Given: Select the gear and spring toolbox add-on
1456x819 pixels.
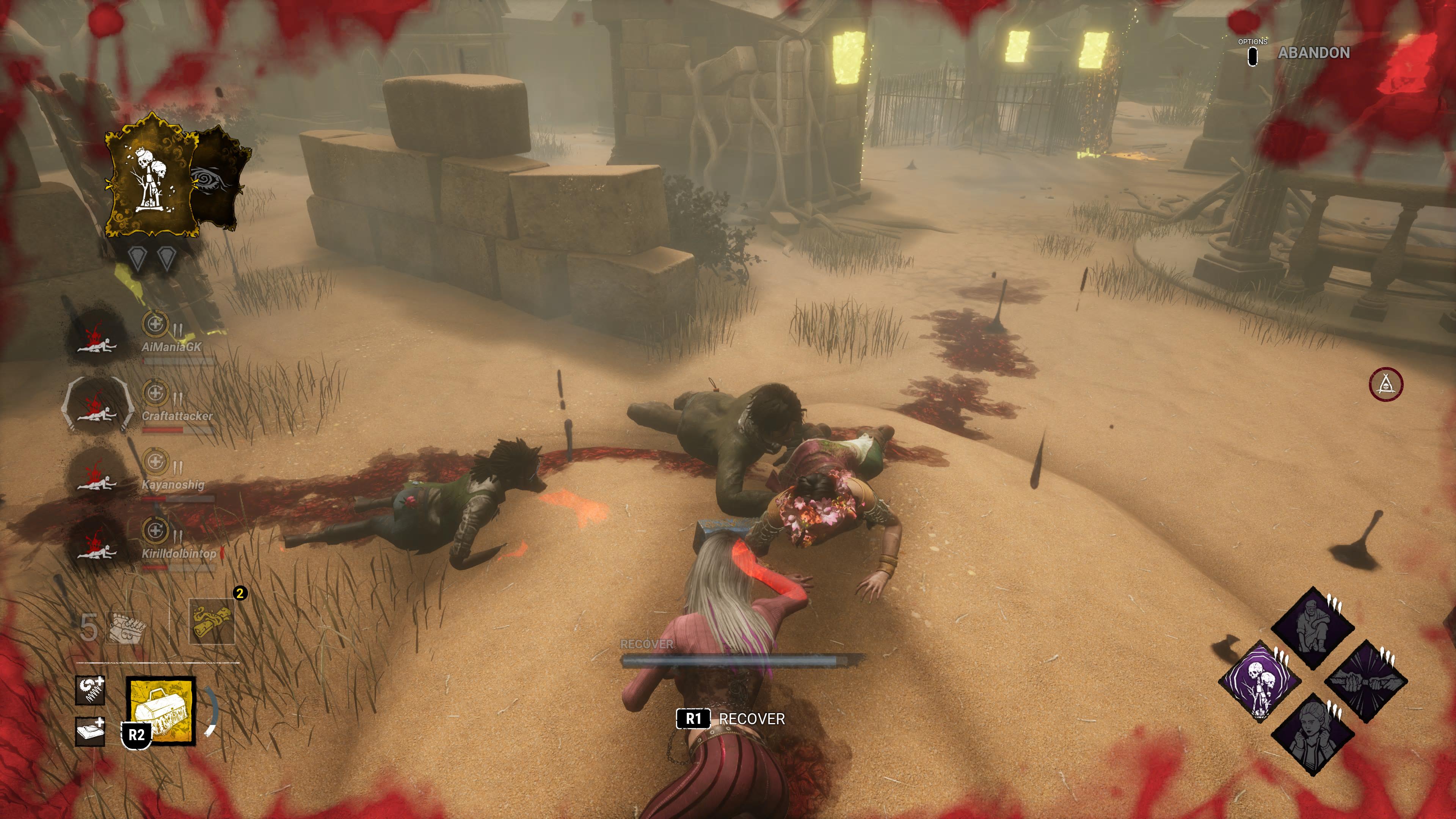Looking at the screenshot, I should click(x=91, y=690).
